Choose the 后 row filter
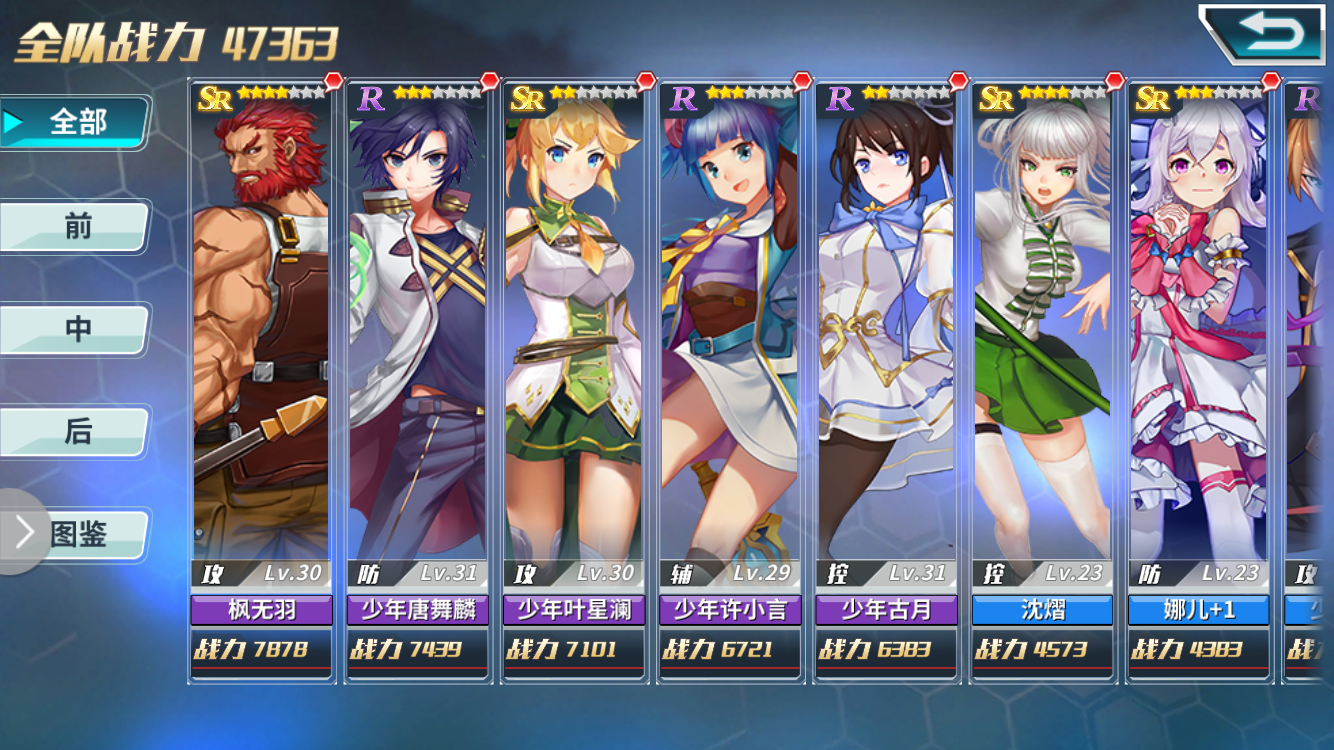 (x=76, y=431)
